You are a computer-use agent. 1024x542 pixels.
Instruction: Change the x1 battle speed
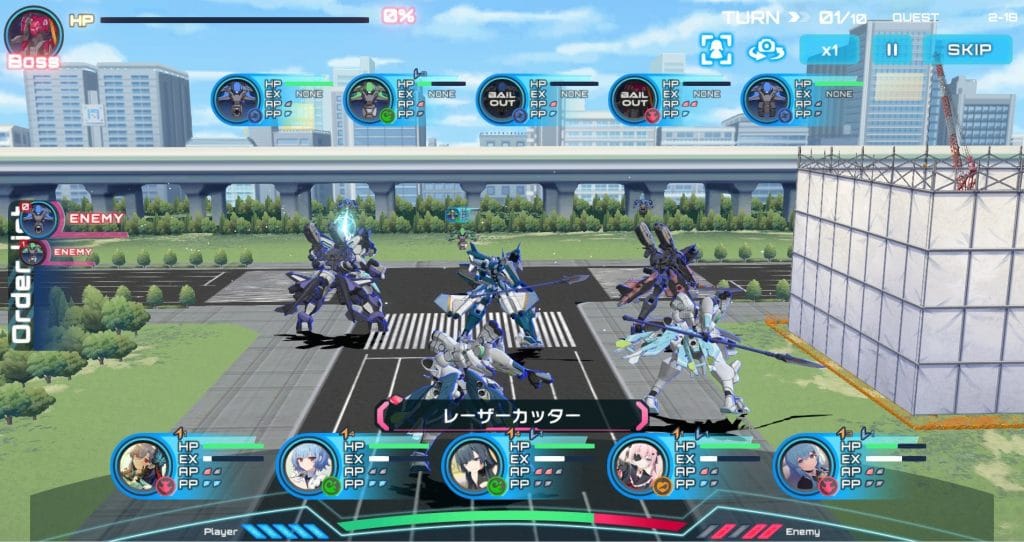click(x=829, y=49)
